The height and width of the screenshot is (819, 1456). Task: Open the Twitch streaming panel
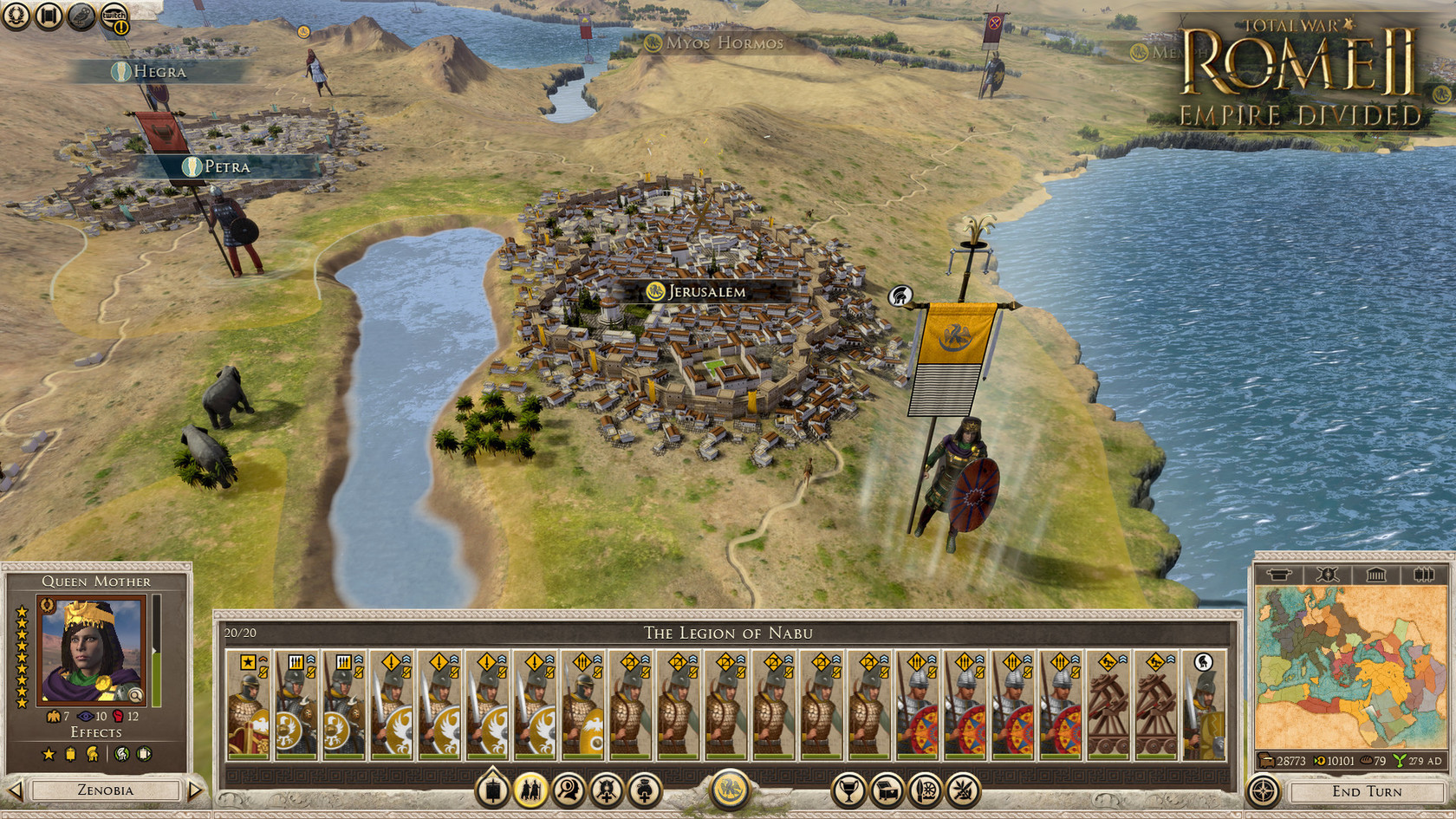click(x=113, y=14)
